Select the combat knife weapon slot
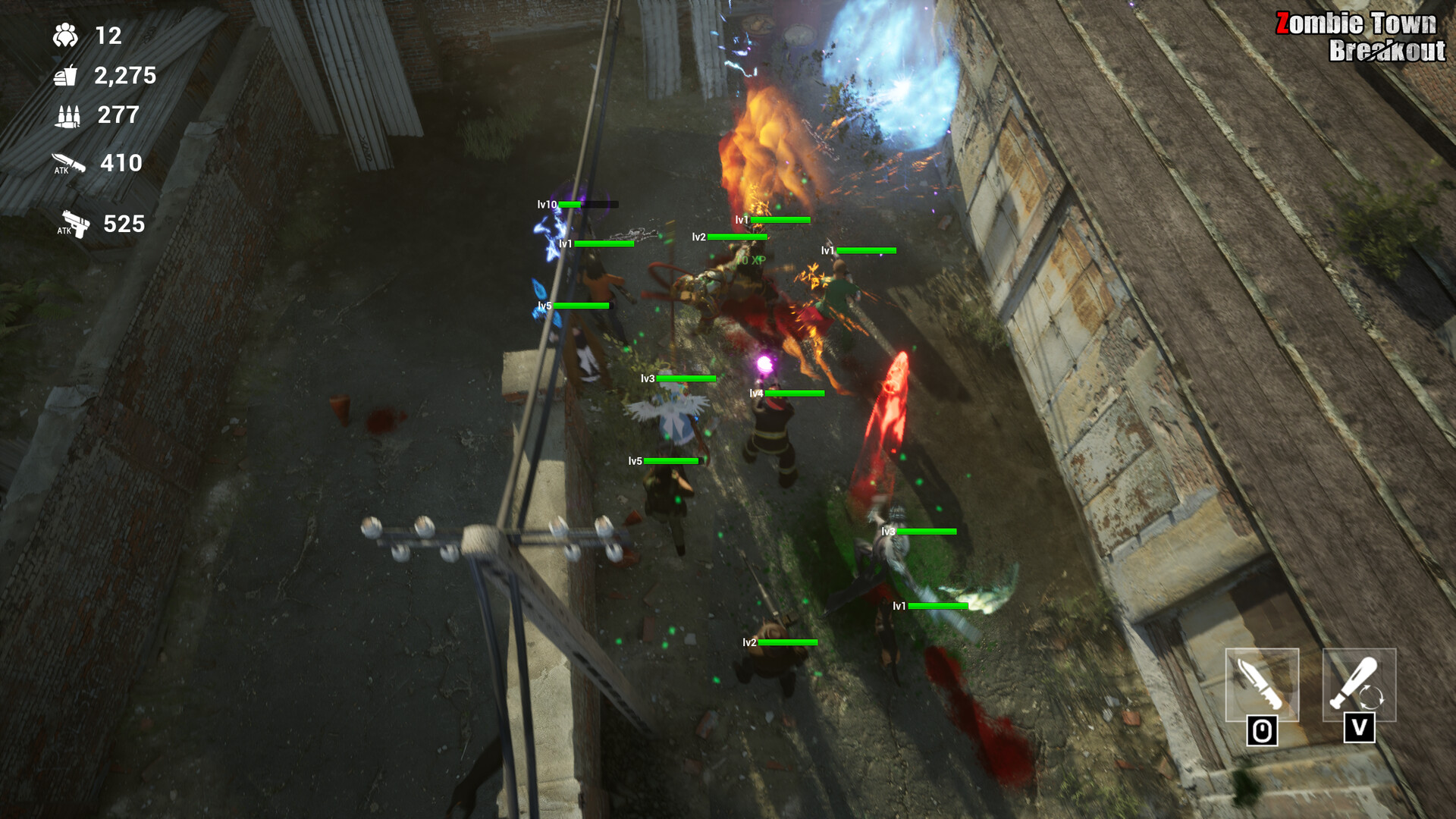 point(1262,684)
